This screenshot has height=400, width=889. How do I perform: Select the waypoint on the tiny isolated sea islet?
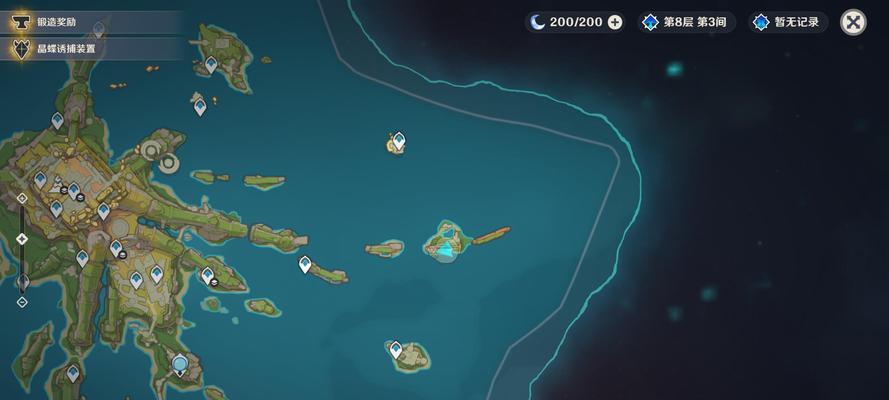[x=398, y=141]
